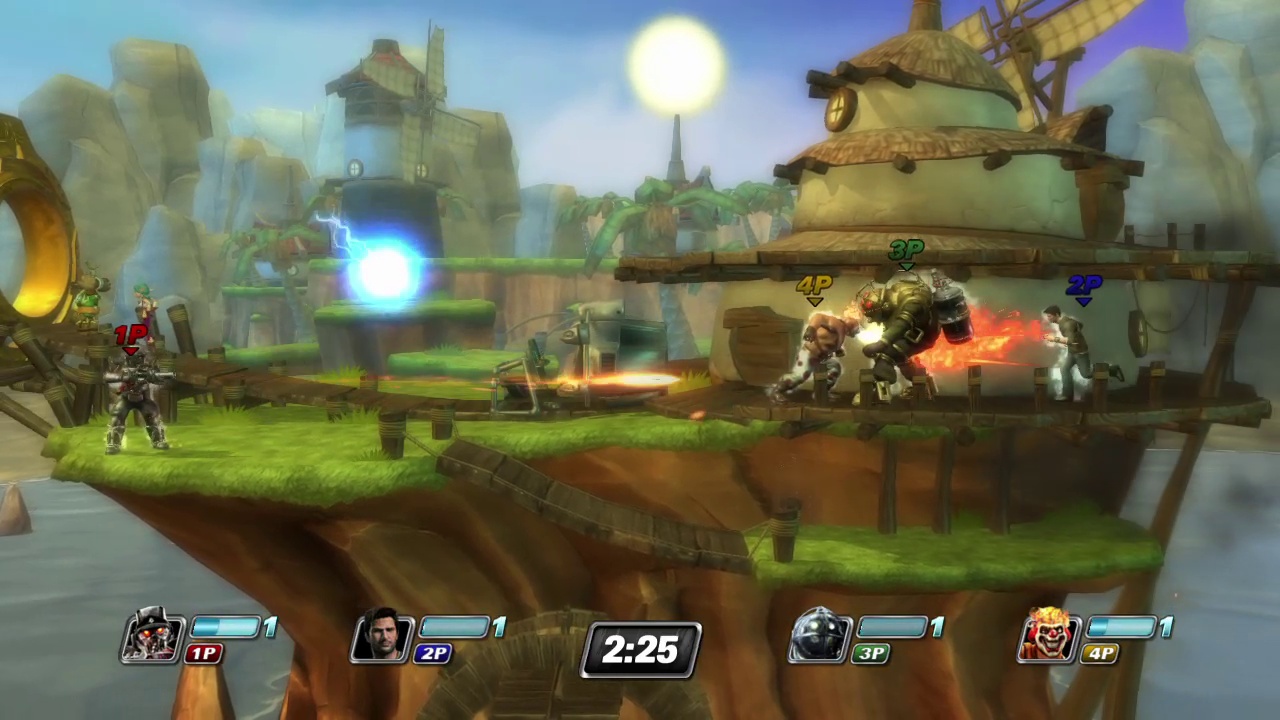Click the 2P blue player badge
The width and height of the screenshot is (1280, 720).
point(432,654)
